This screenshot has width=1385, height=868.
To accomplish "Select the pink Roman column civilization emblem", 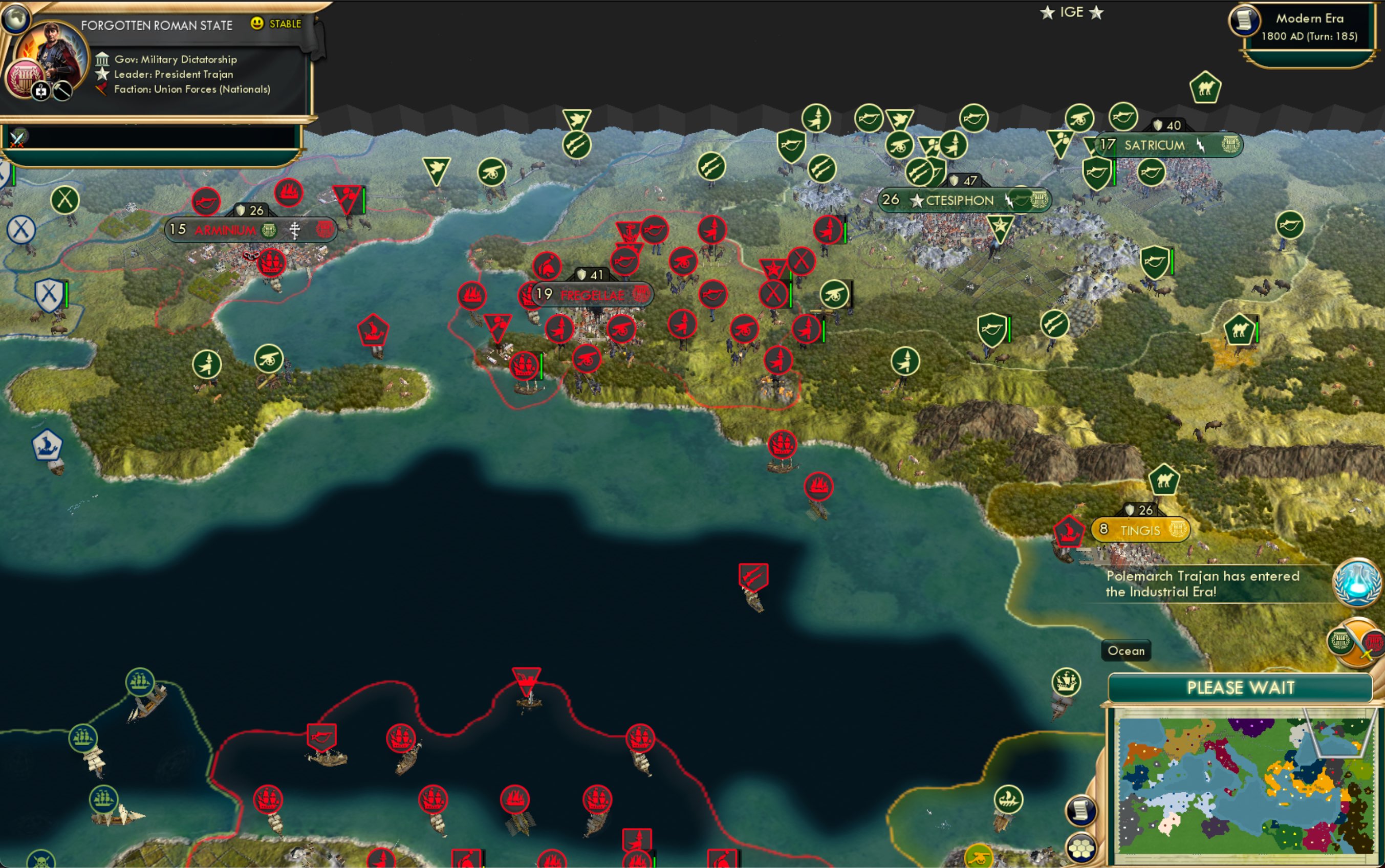I will [x=25, y=76].
